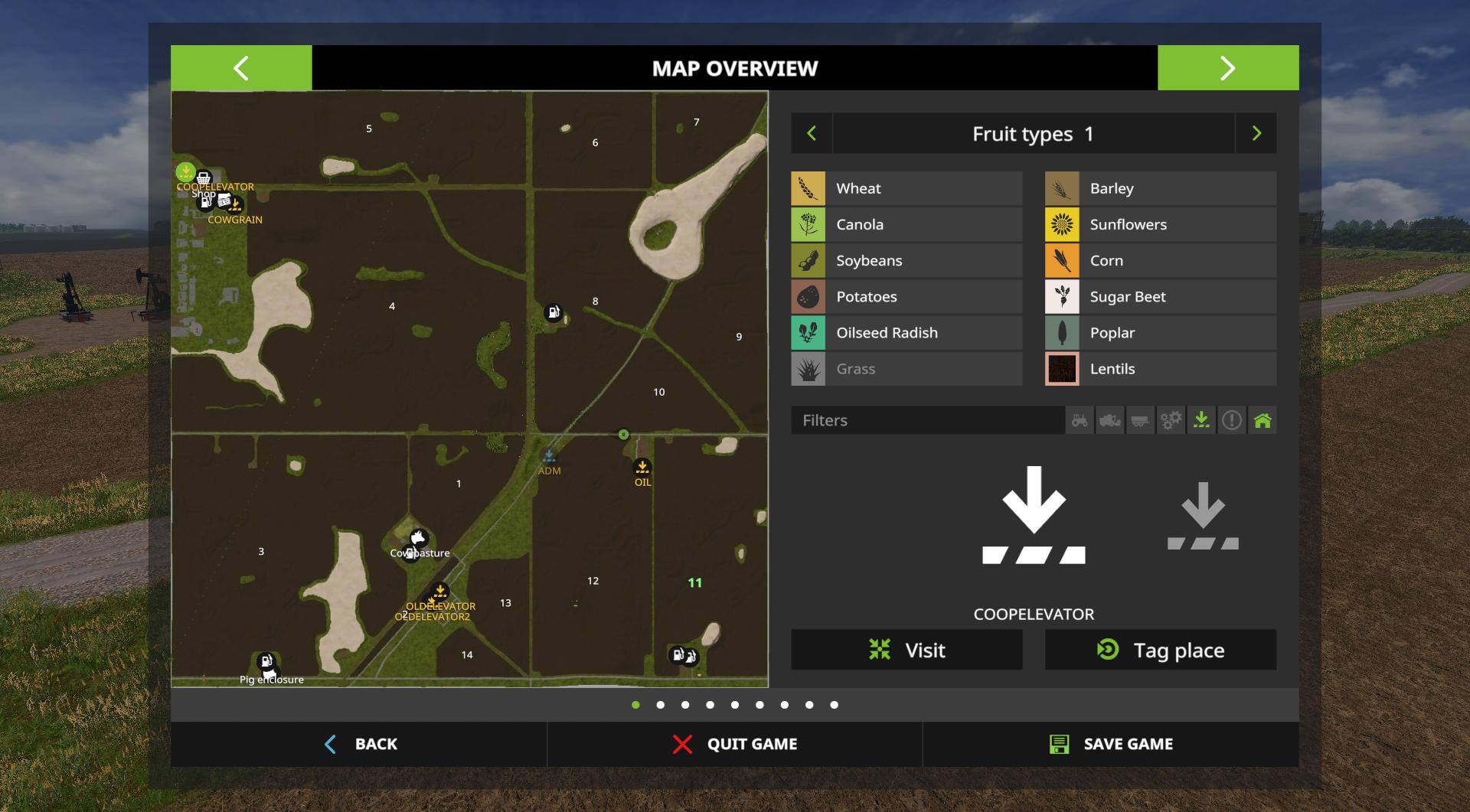1470x812 pixels.
Task: Go back from map overview
Action: (360, 744)
